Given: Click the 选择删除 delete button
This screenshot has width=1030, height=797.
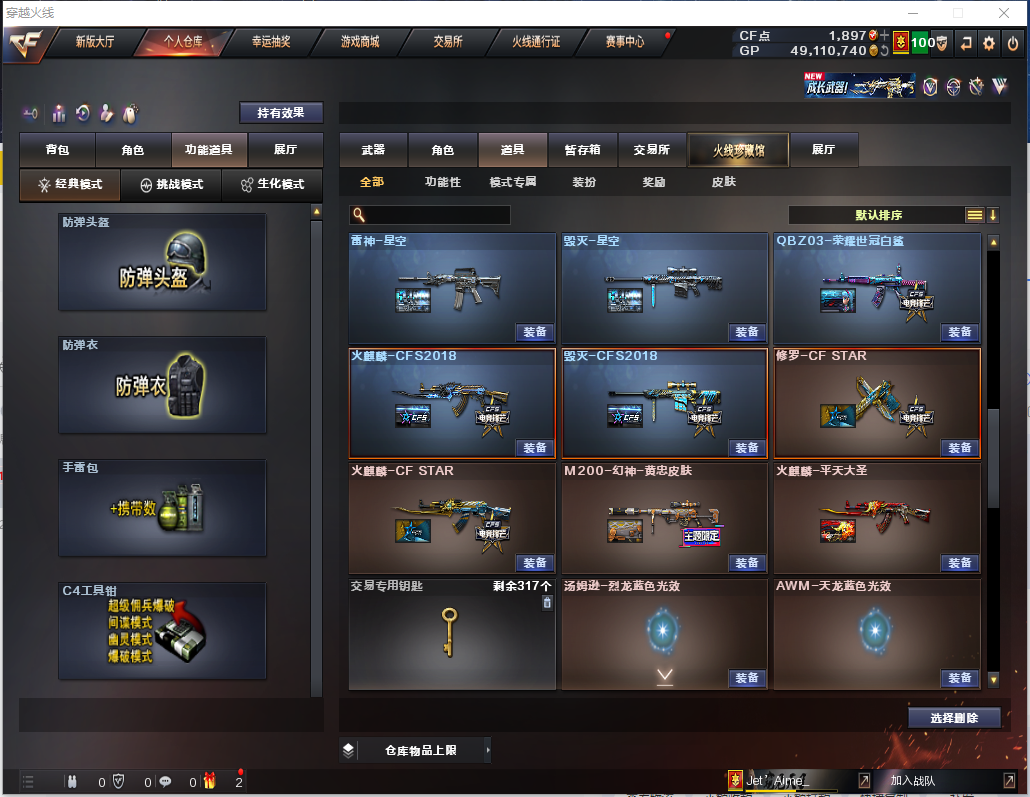Looking at the screenshot, I should coord(954,717).
